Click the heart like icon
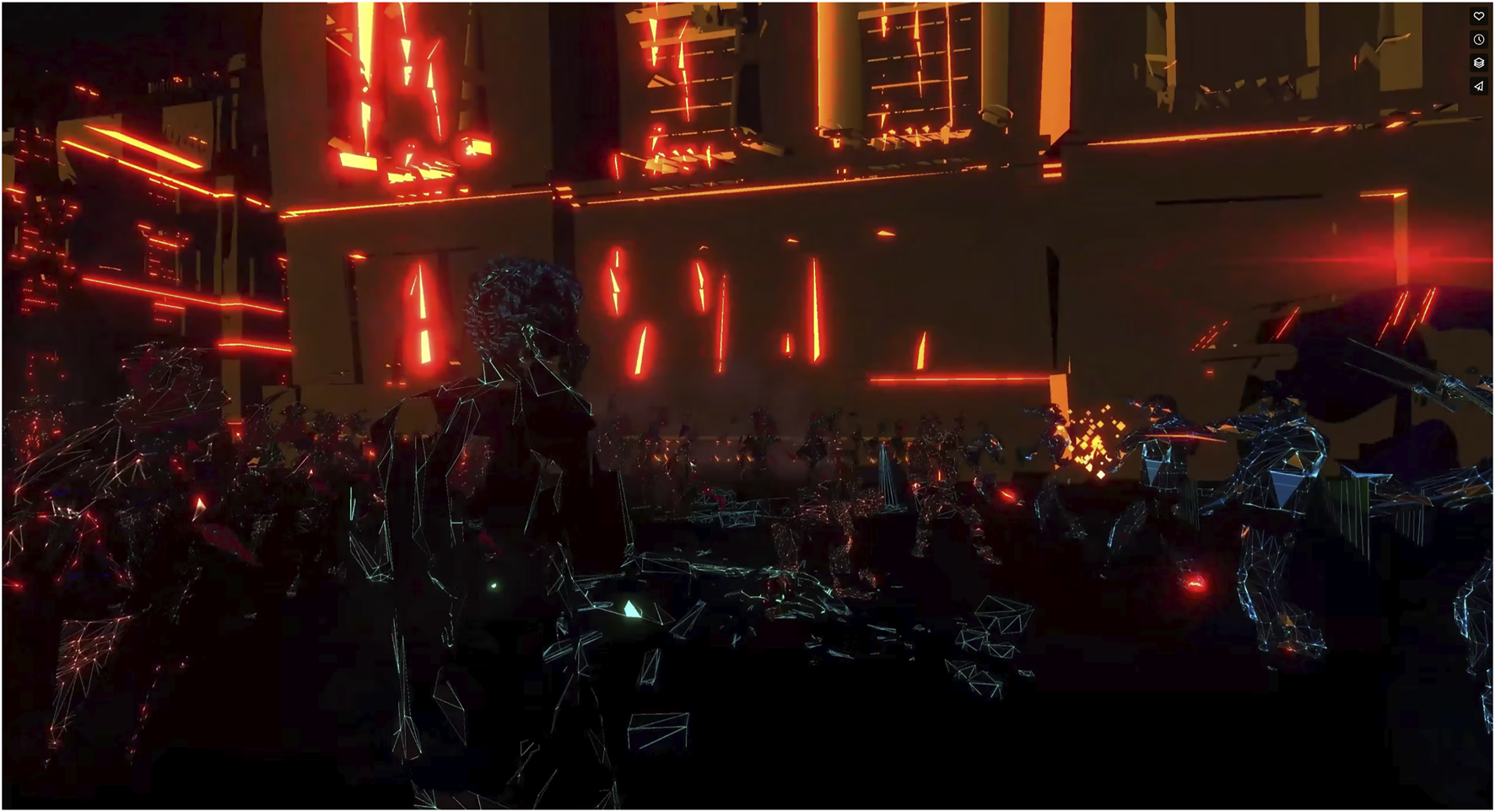1495x812 pixels. (1478, 16)
